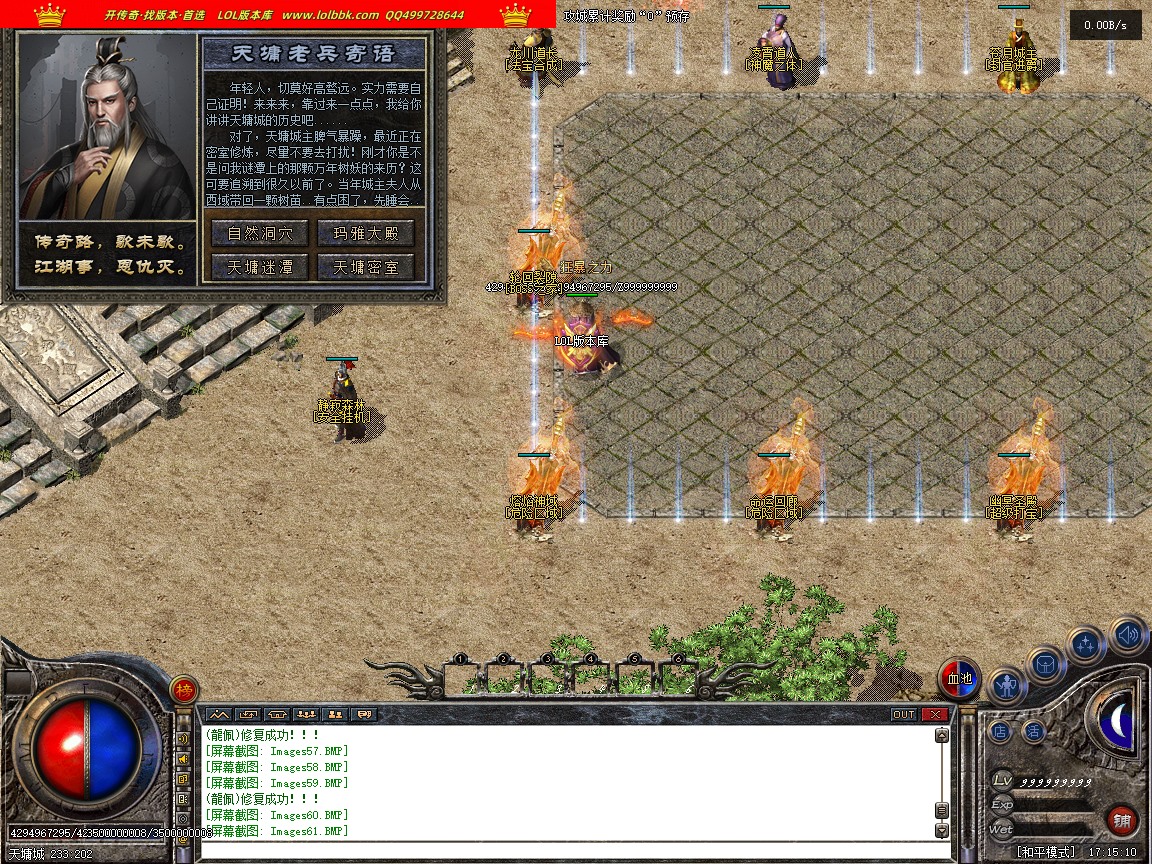Open the 活 activity round button

point(1033,732)
